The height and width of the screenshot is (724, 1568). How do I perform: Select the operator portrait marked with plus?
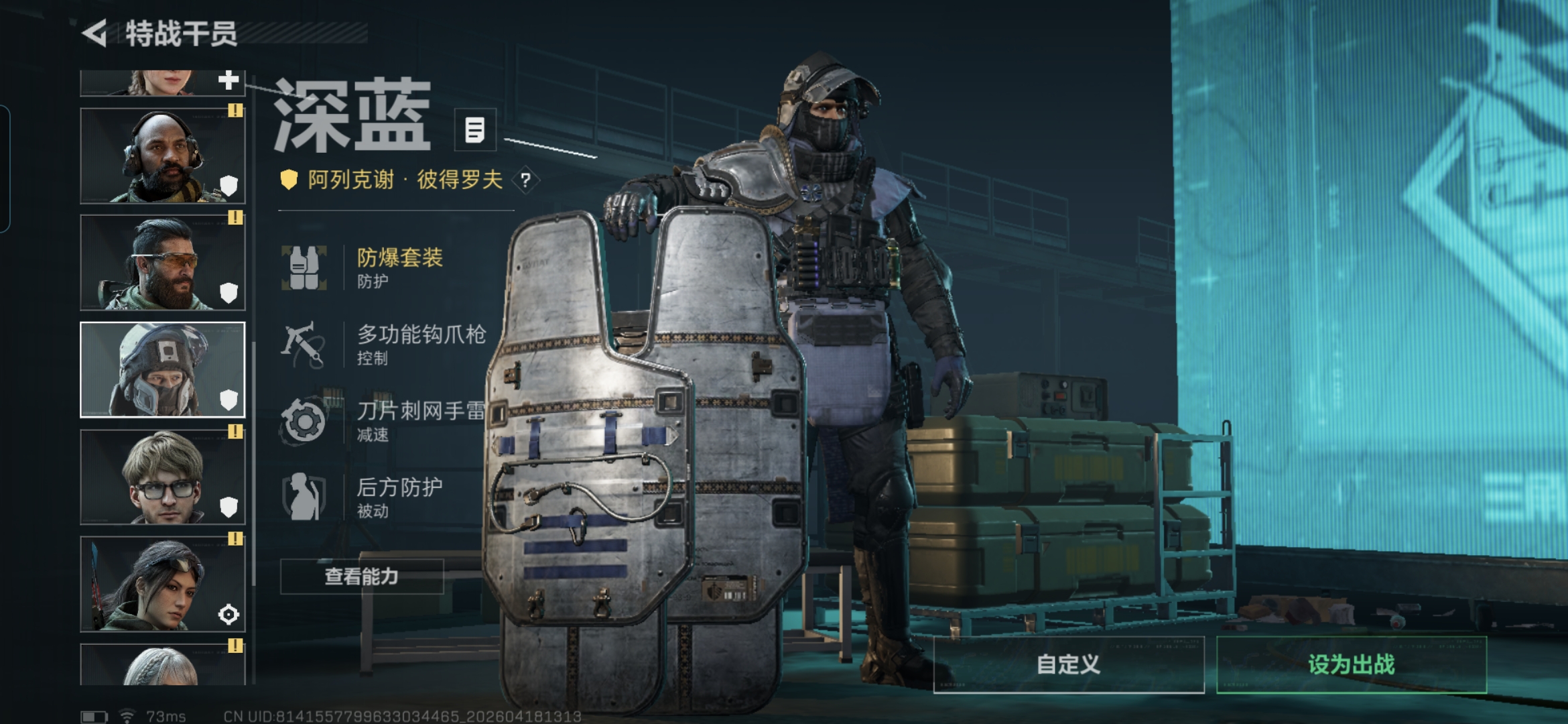coord(163,83)
